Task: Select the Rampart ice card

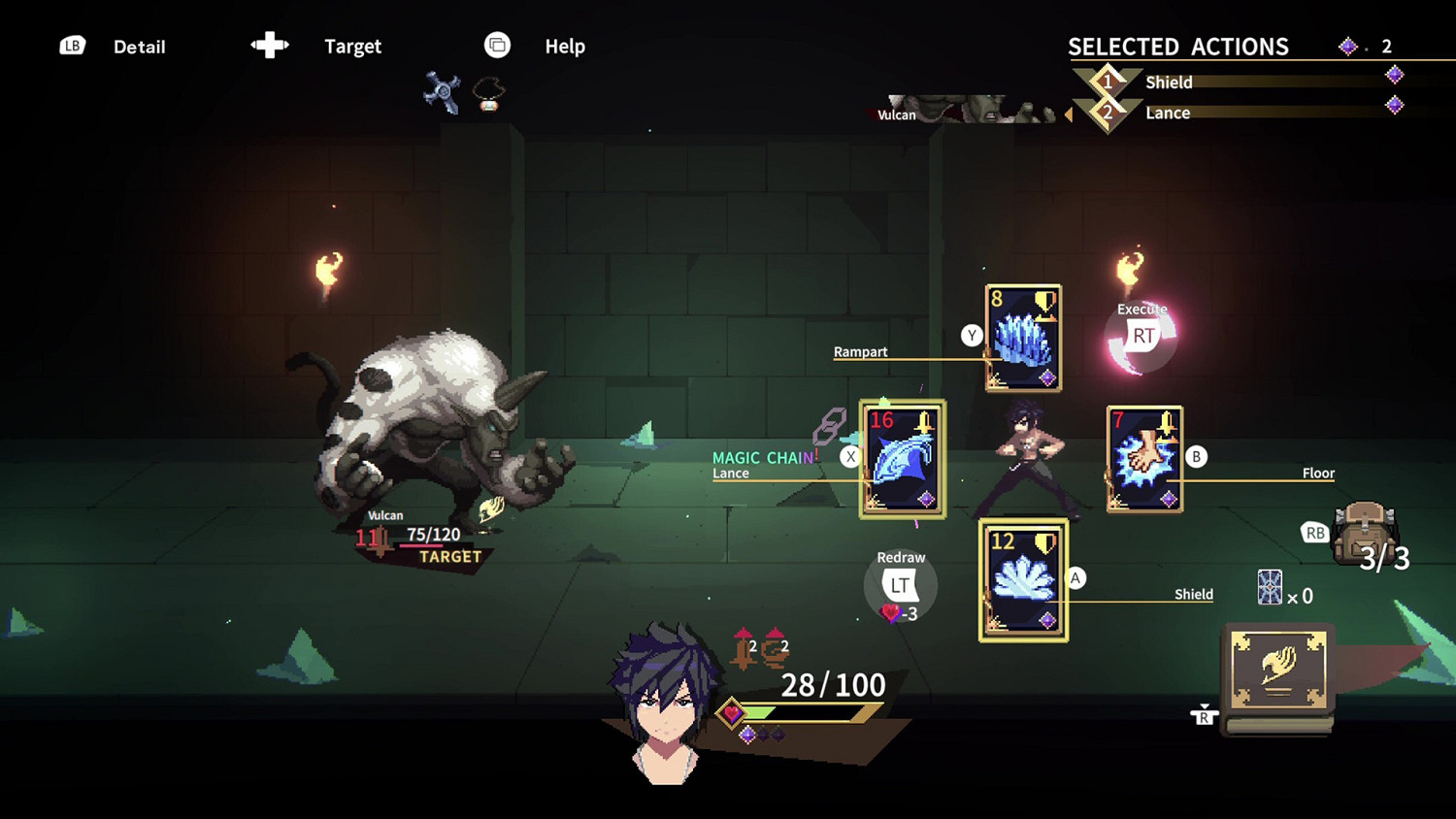Action: pyautogui.click(x=1023, y=338)
